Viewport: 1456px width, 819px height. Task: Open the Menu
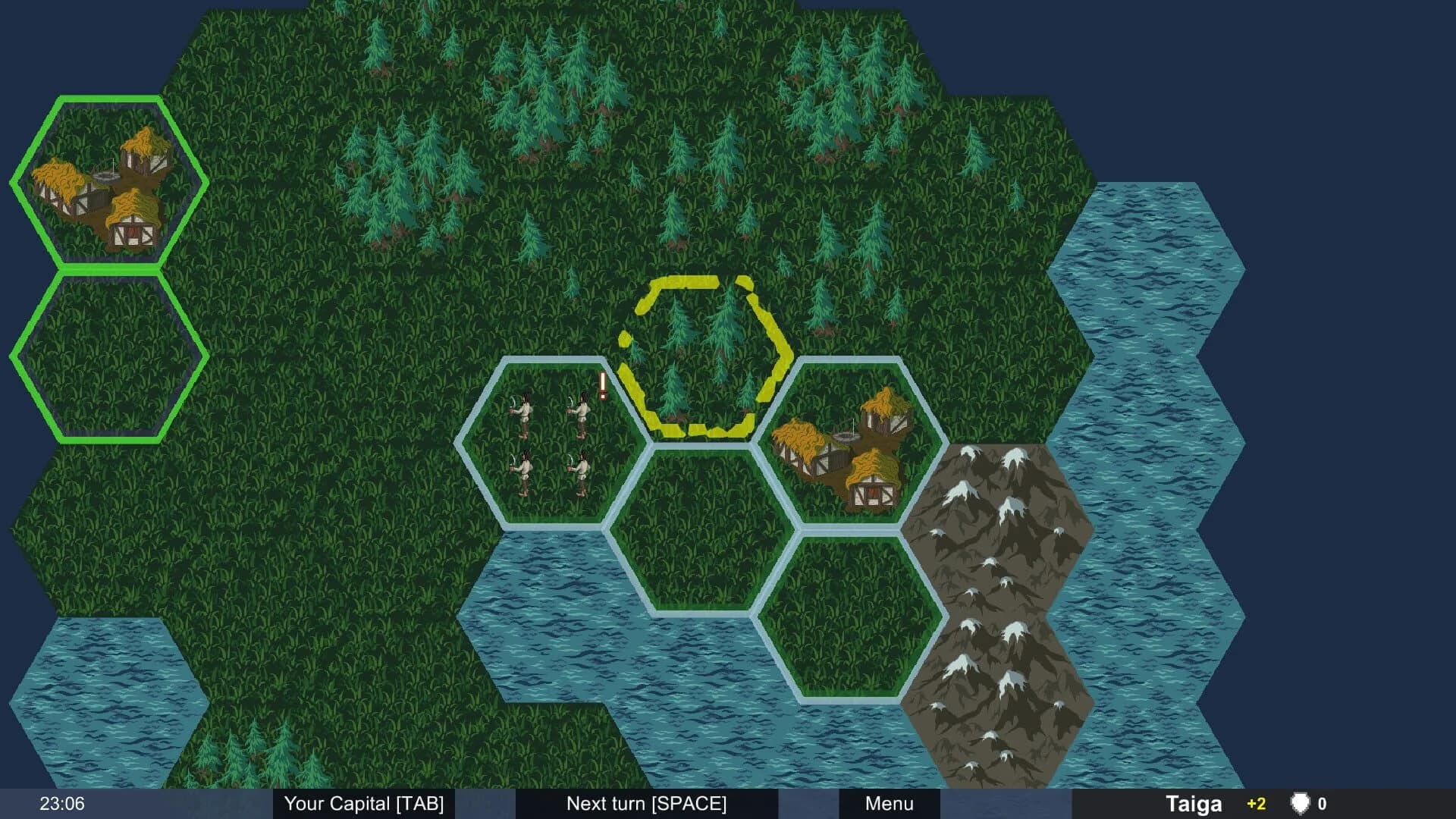(x=888, y=803)
